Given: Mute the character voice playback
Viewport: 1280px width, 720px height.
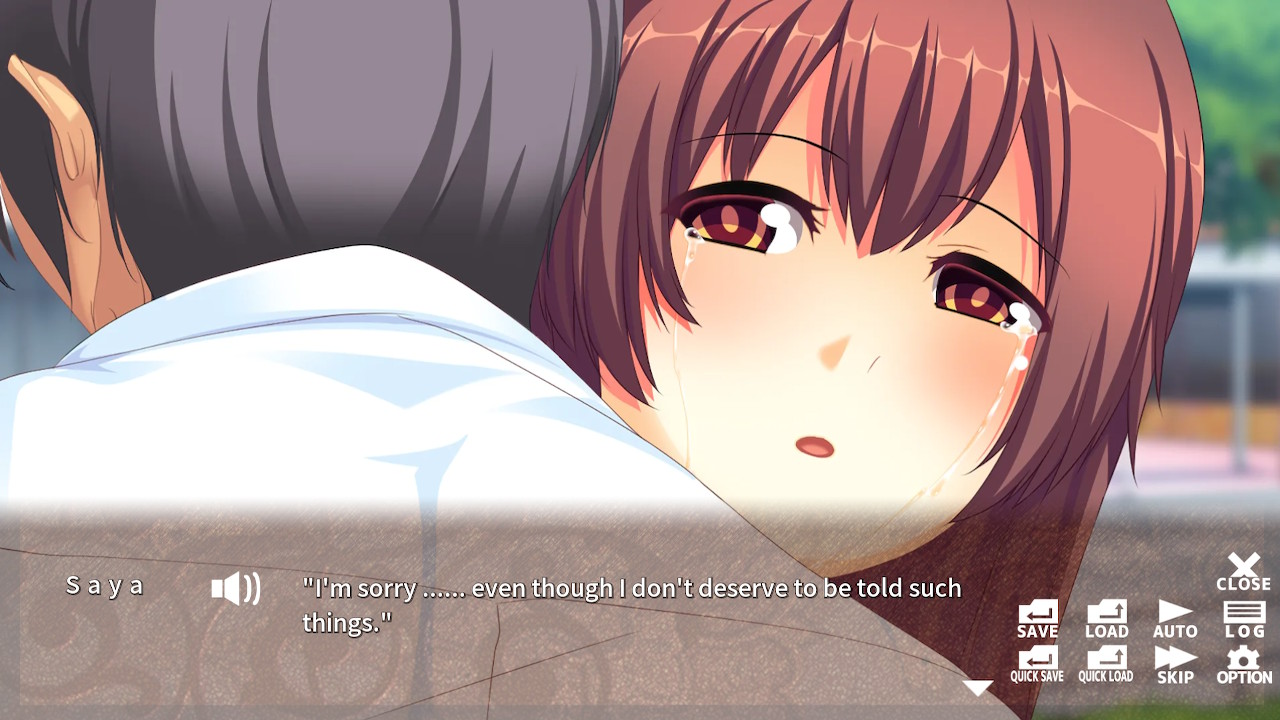Looking at the screenshot, I should 237,590.
